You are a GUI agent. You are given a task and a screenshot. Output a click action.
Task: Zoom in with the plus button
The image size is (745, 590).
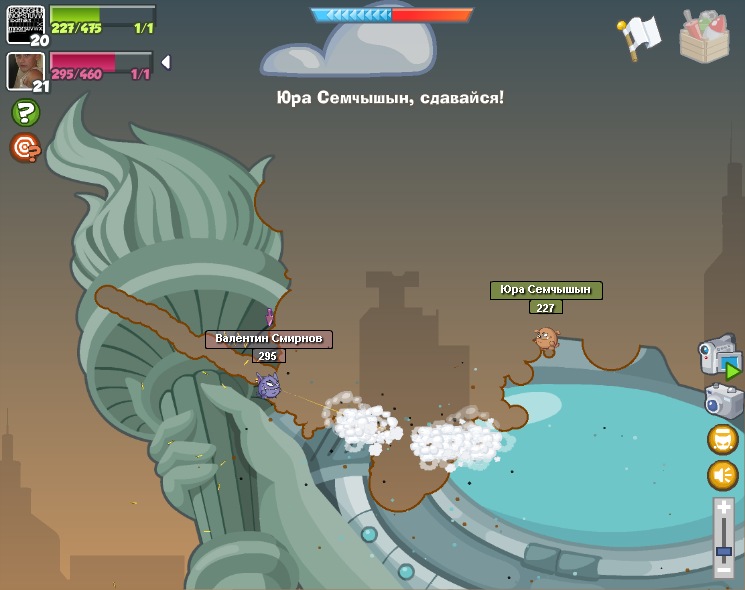[724, 508]
